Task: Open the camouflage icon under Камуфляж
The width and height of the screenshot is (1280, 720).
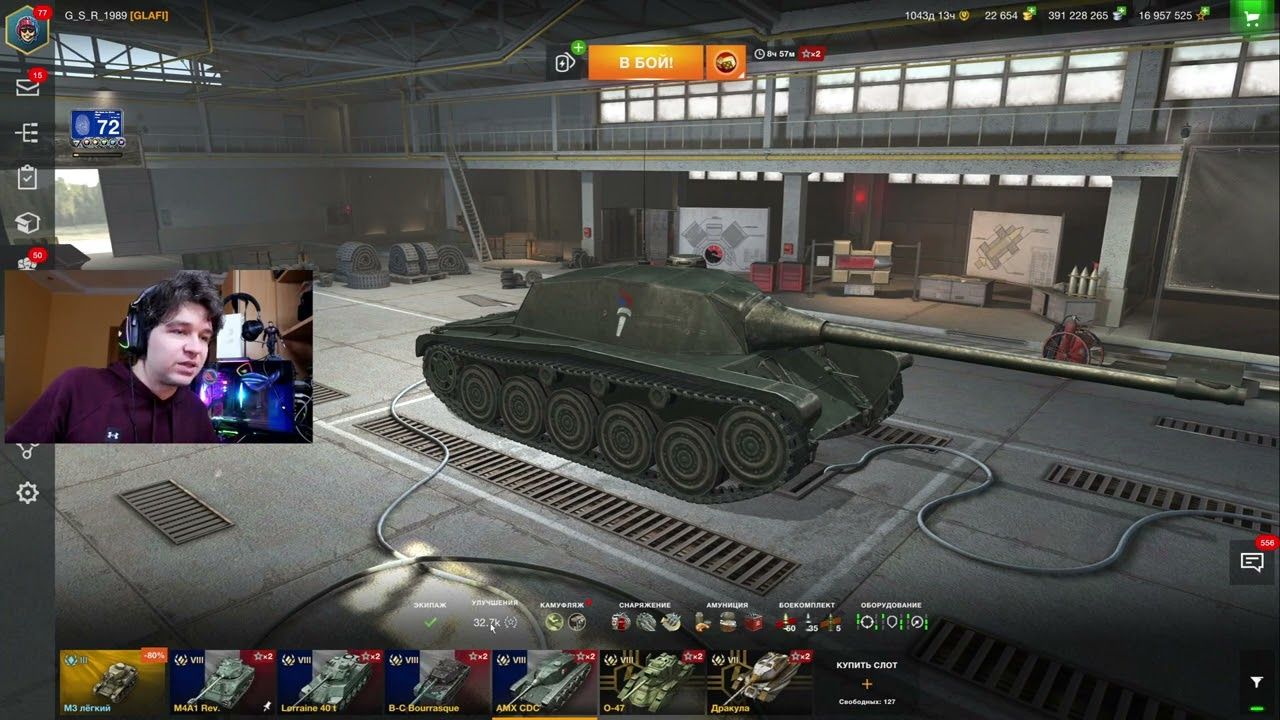Action: coord(552,621)
